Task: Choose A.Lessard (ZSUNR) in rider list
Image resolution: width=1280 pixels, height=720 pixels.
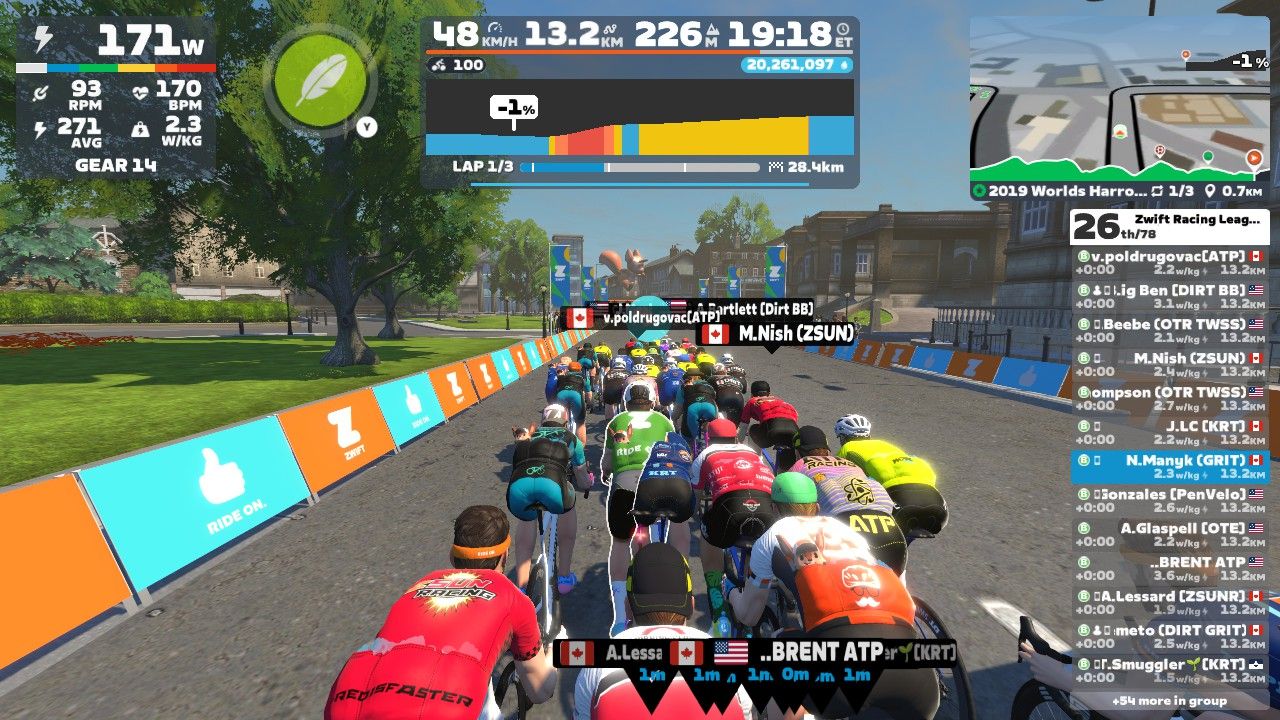Action: click(x=1168, y=602)
